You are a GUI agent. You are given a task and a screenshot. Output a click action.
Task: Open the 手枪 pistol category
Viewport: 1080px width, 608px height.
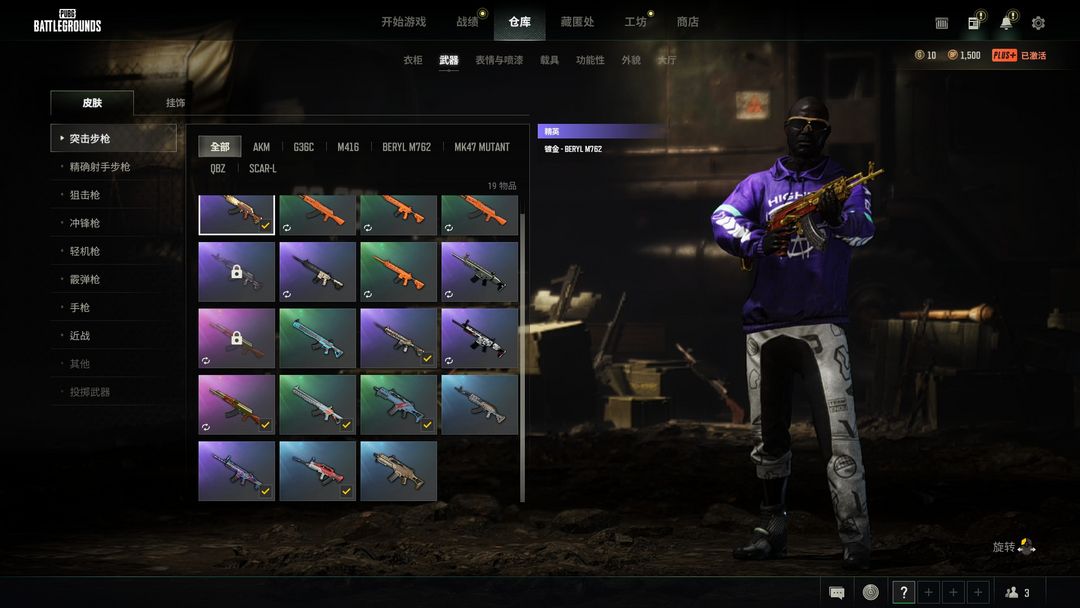click(x=80, y=307)
